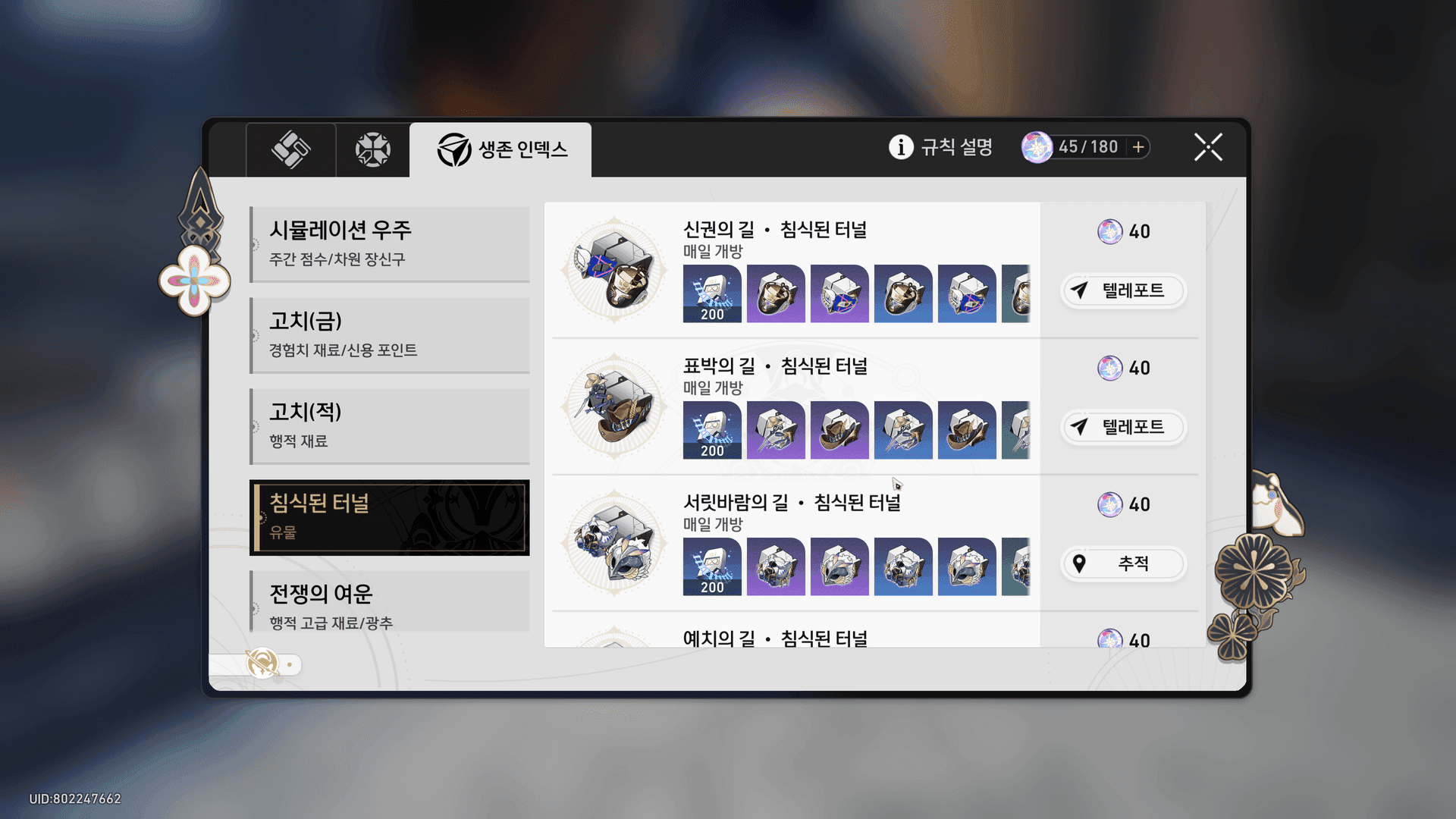Click the gold planet navigation icon bottom-left
The height and width of the screenshot is (819, 1456).
261,664
